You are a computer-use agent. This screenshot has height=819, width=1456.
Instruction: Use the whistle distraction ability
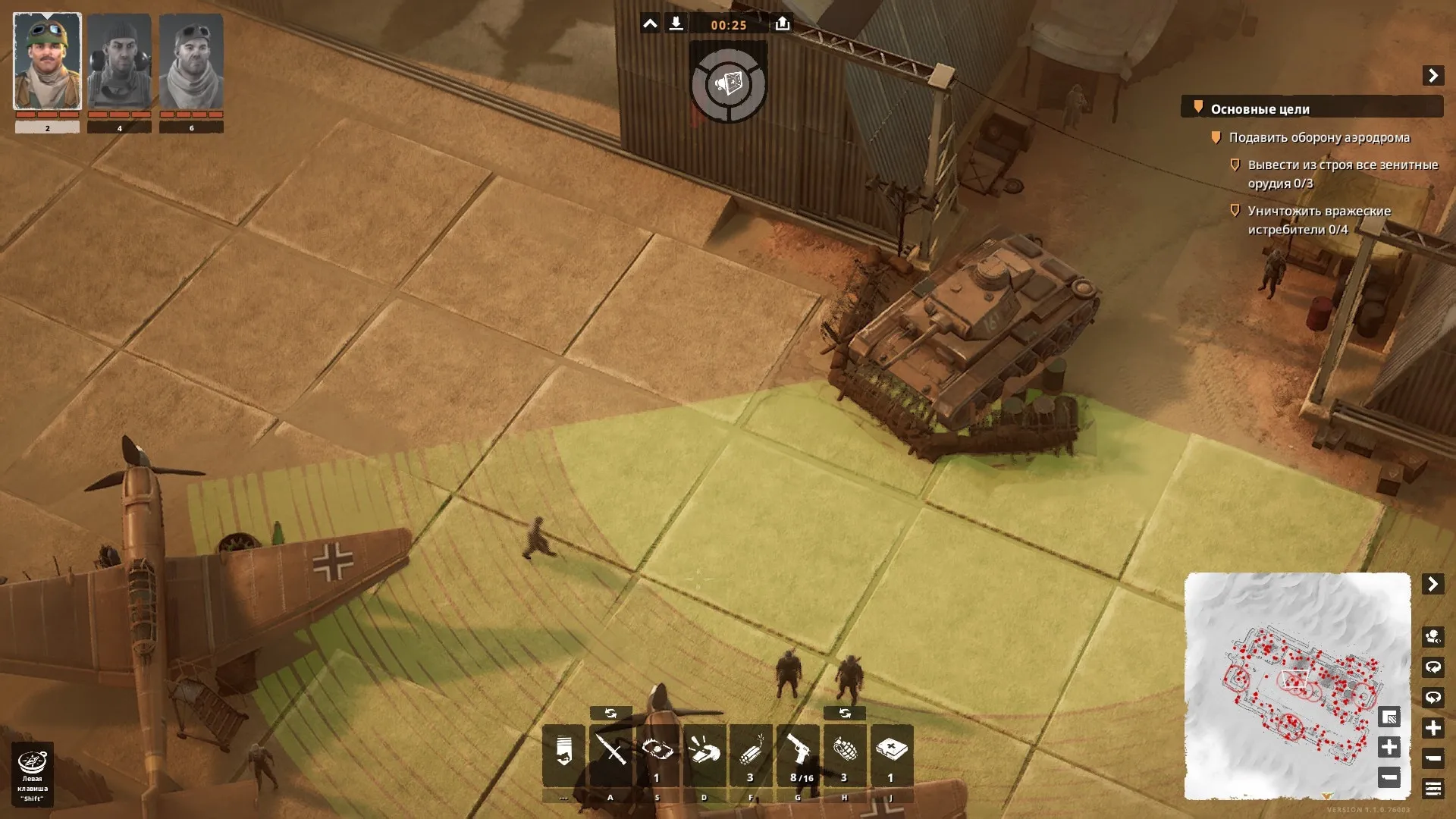point(704,755)
